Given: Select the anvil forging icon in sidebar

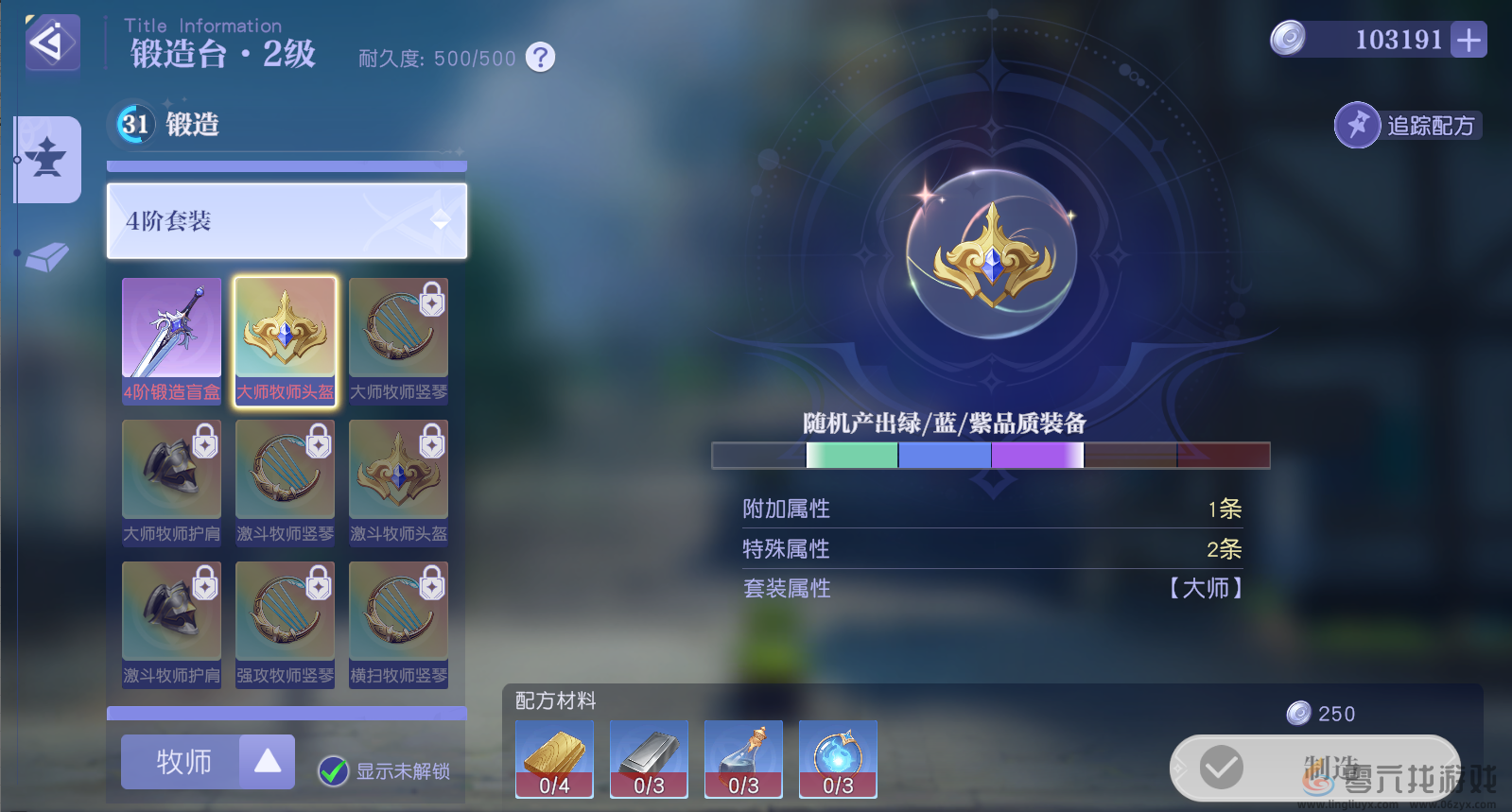Looking at the screenshot, I should pyautogui.click(x=46, y=160).
